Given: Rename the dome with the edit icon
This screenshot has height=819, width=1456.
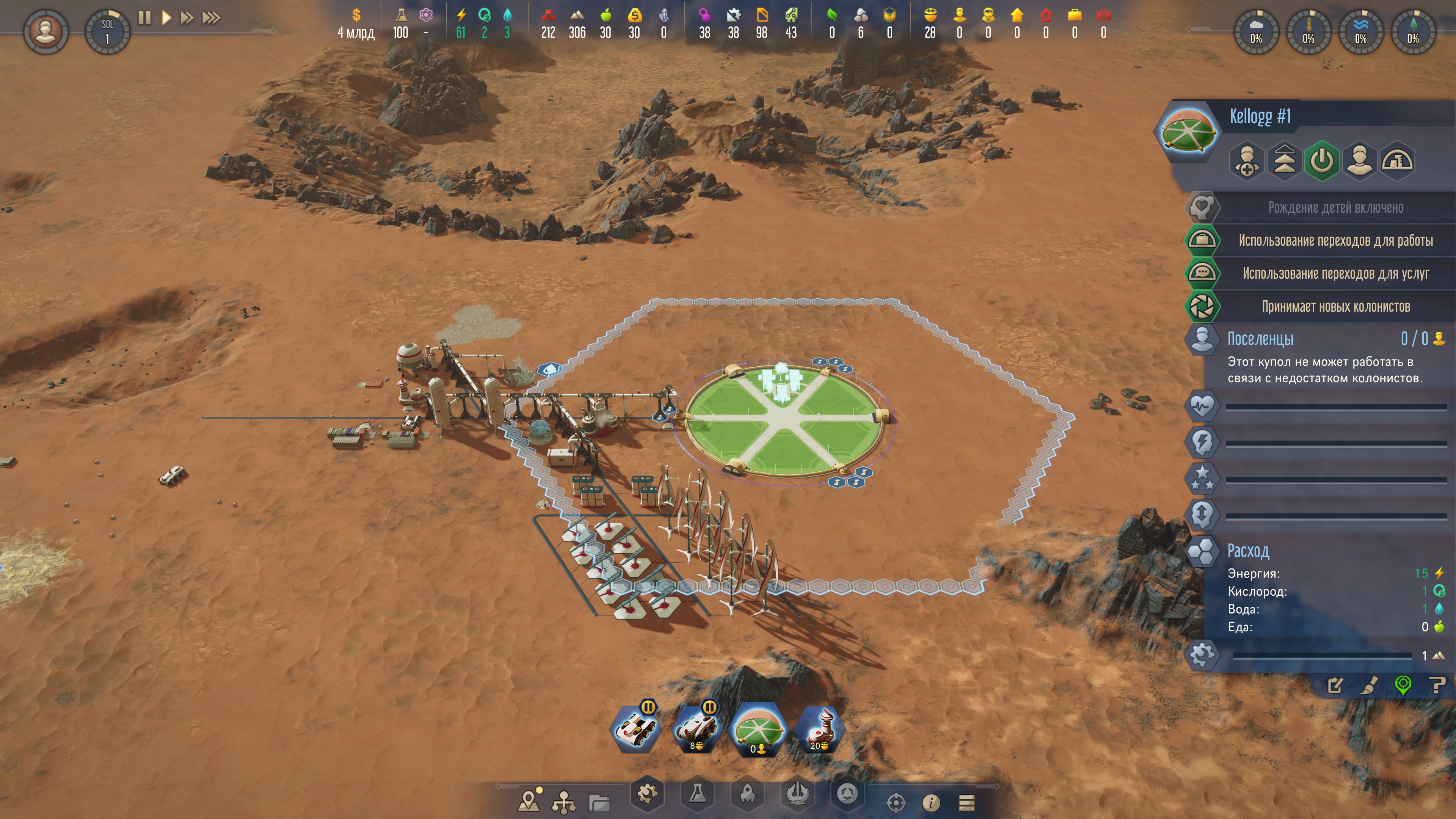Looking at the screenshot, I should (1335, 686).
